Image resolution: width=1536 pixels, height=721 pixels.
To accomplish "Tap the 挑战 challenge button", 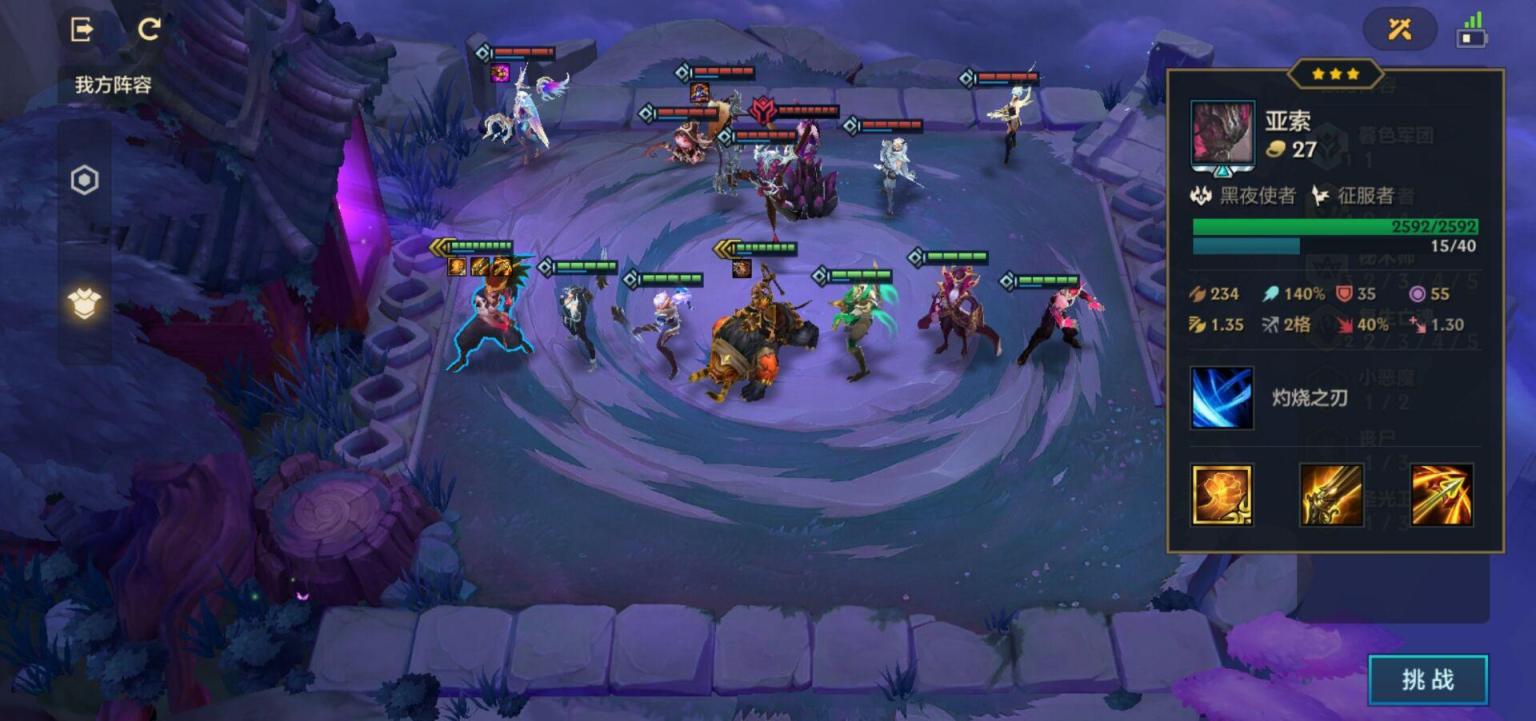I will pos(1428,680).
